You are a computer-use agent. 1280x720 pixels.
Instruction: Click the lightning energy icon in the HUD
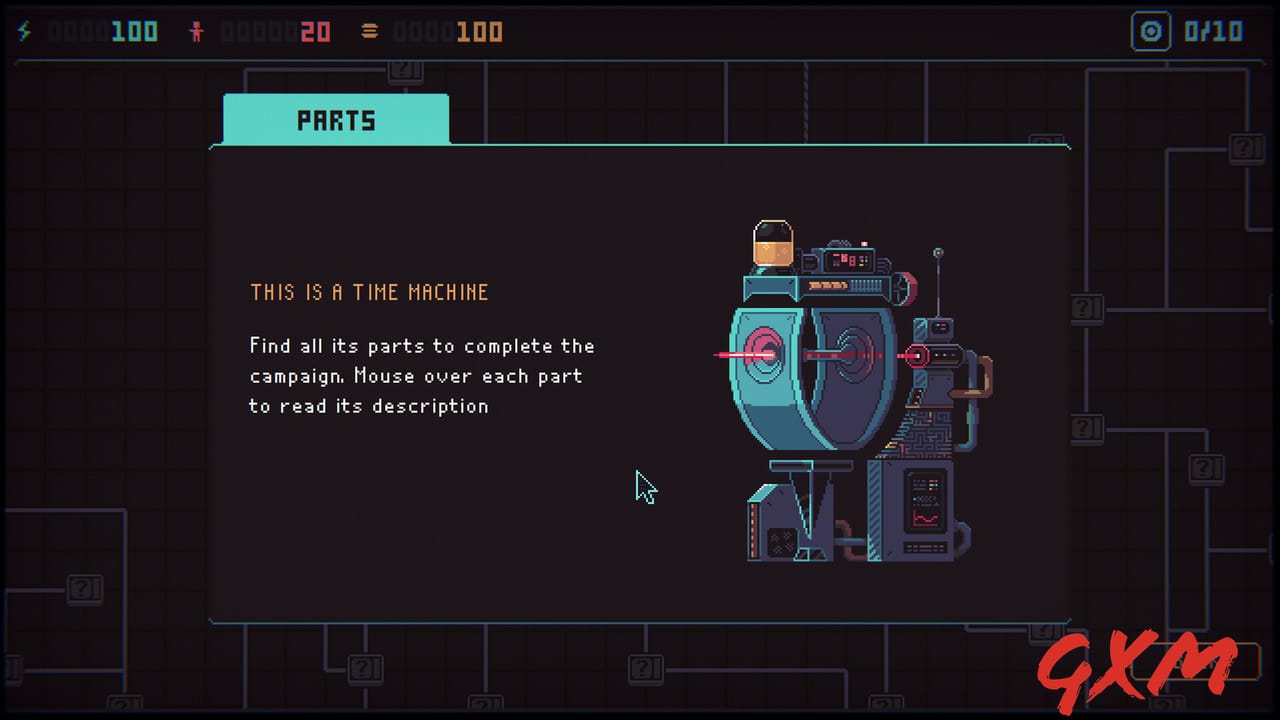(x=24, y=30)
